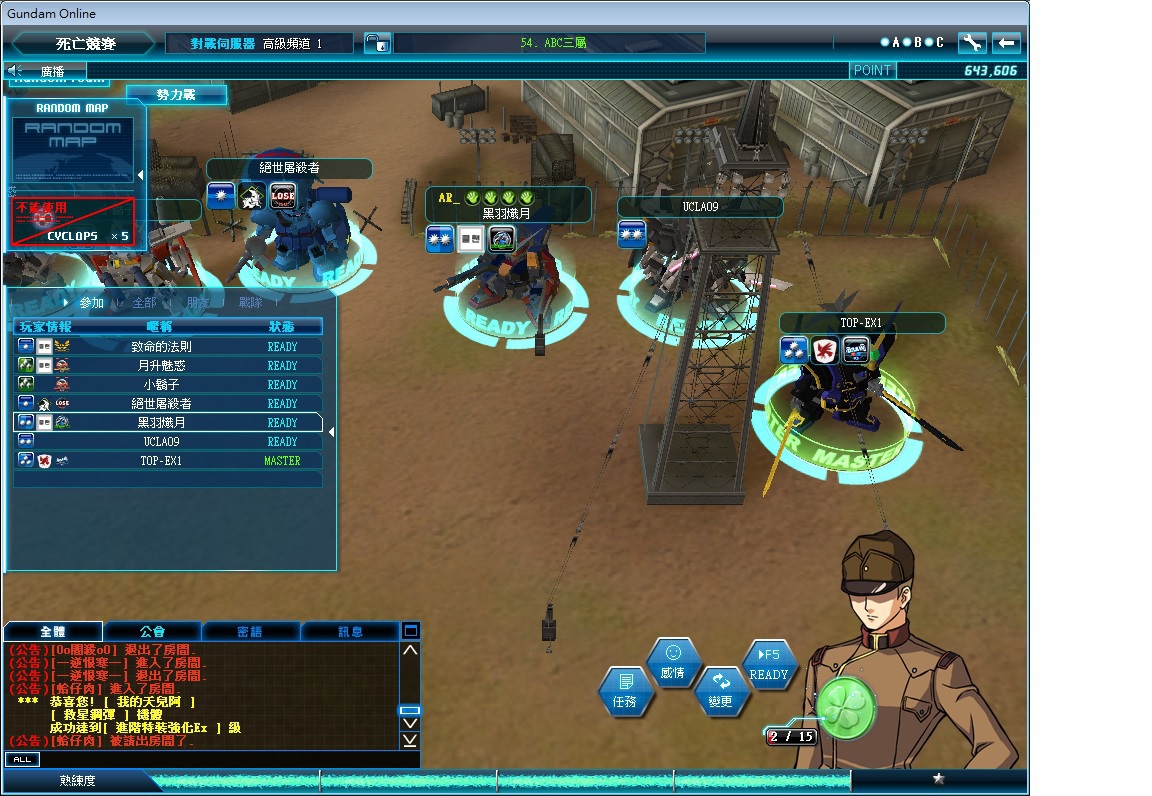Switch to the 朋友 friends tab
Viewport: 1152px width, 796px height.
[x=198, y=302]
